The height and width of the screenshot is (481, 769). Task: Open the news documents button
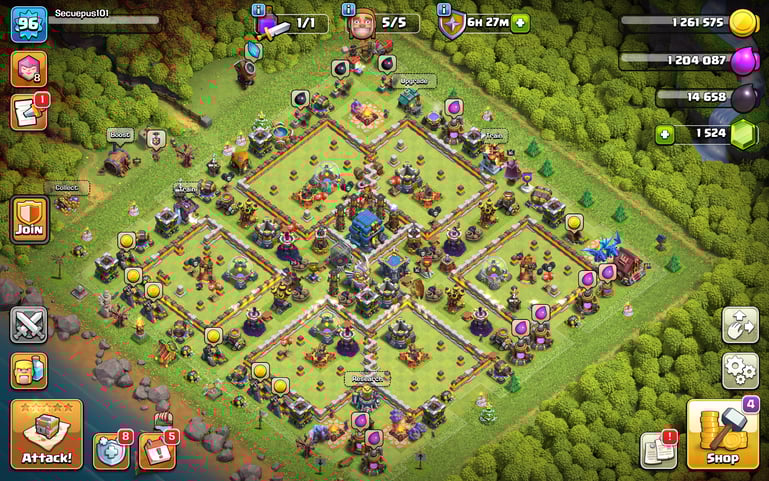tap(658, 449)
